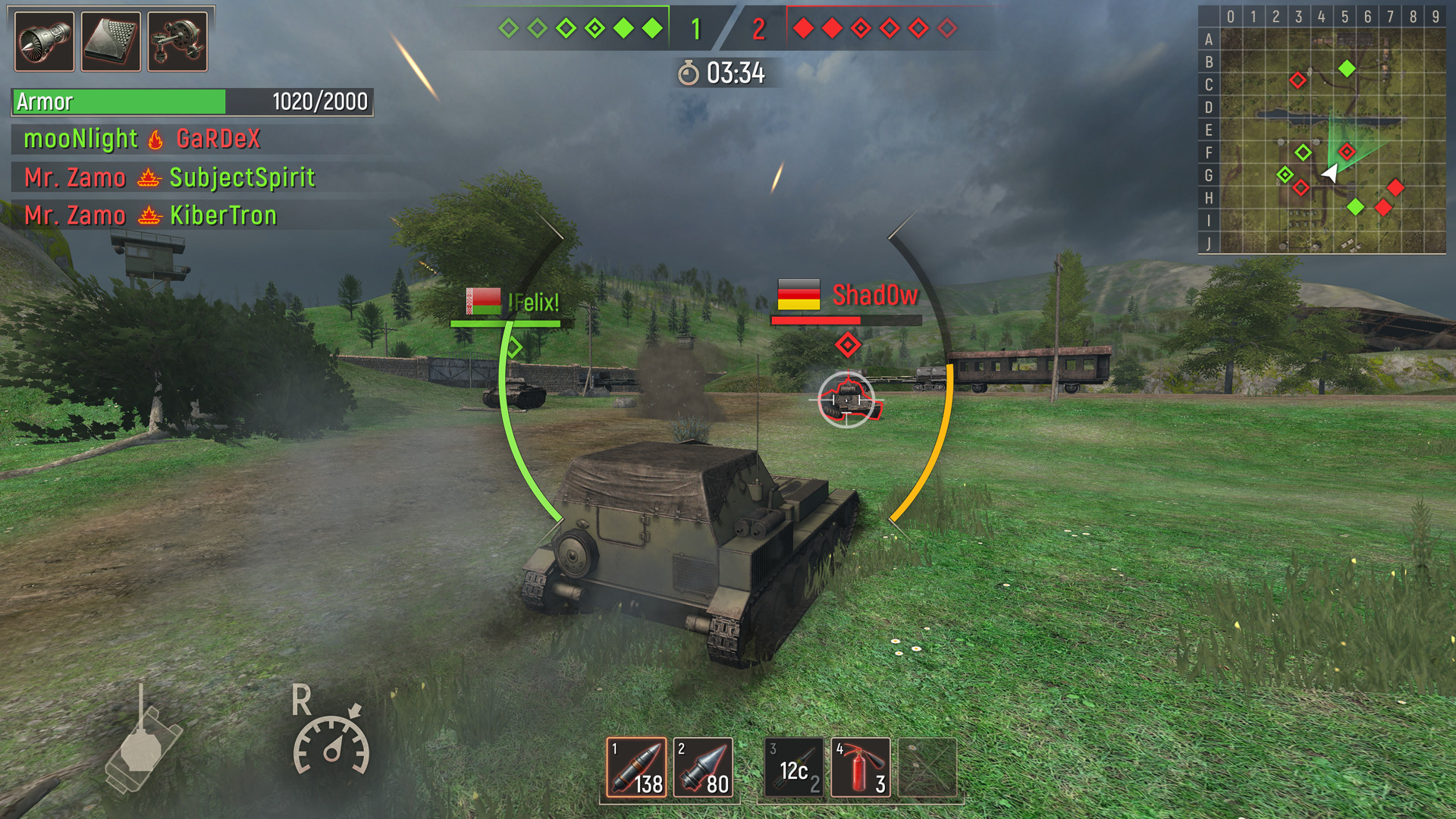Select the 12c flare consumable in slot 3
Viewport: 1456px width, 819px height.
point(792,767)
